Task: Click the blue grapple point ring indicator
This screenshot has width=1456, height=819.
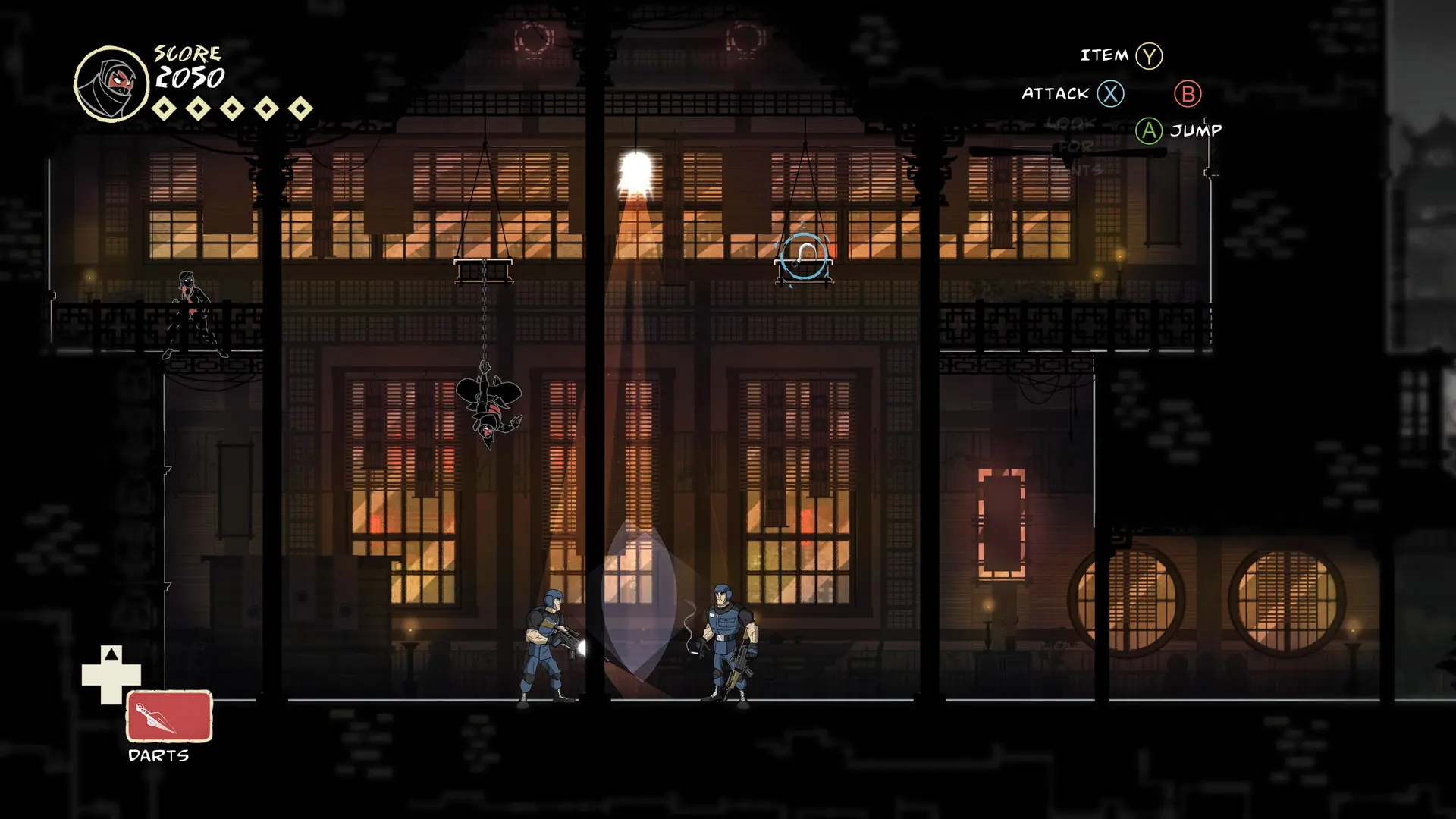Action: point(805,256)
